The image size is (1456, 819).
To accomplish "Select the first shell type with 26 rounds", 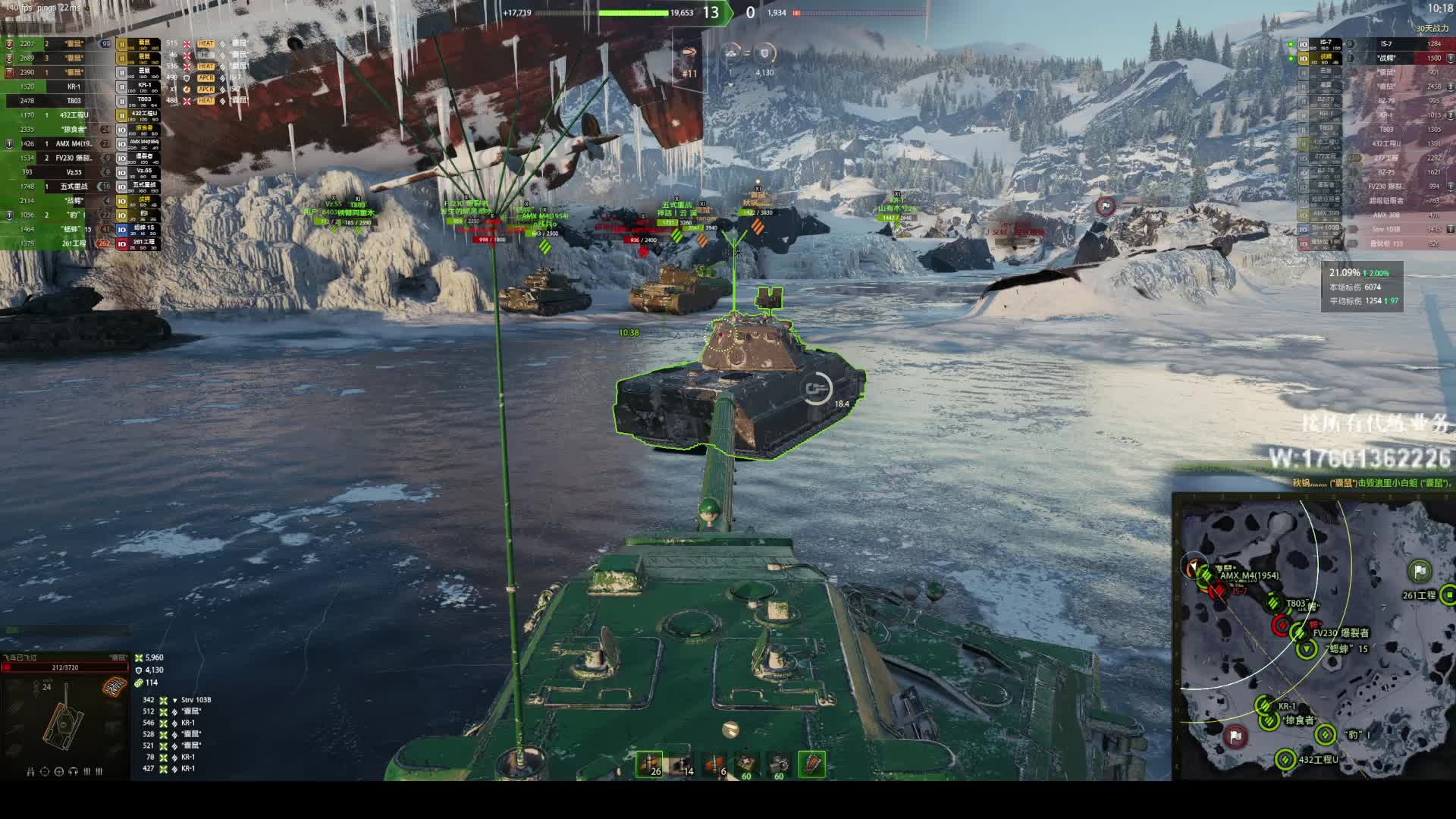I will click(x=649, y=764).
